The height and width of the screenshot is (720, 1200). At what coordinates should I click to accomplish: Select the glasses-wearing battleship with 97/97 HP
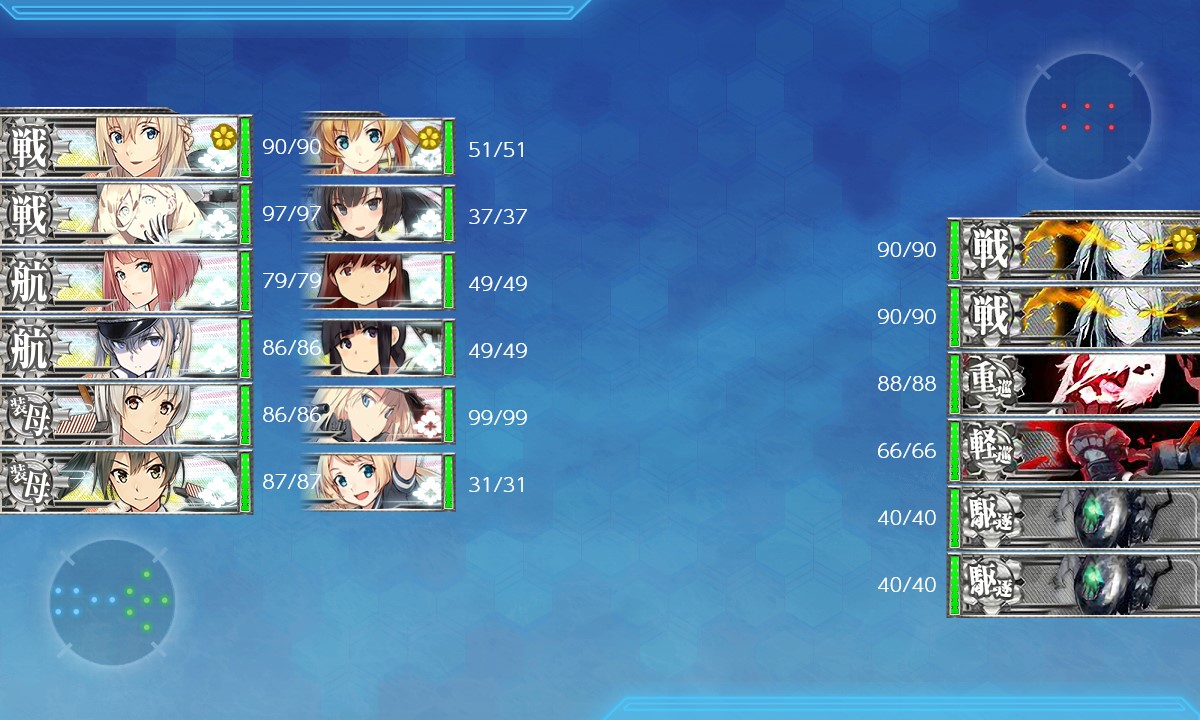125,214
